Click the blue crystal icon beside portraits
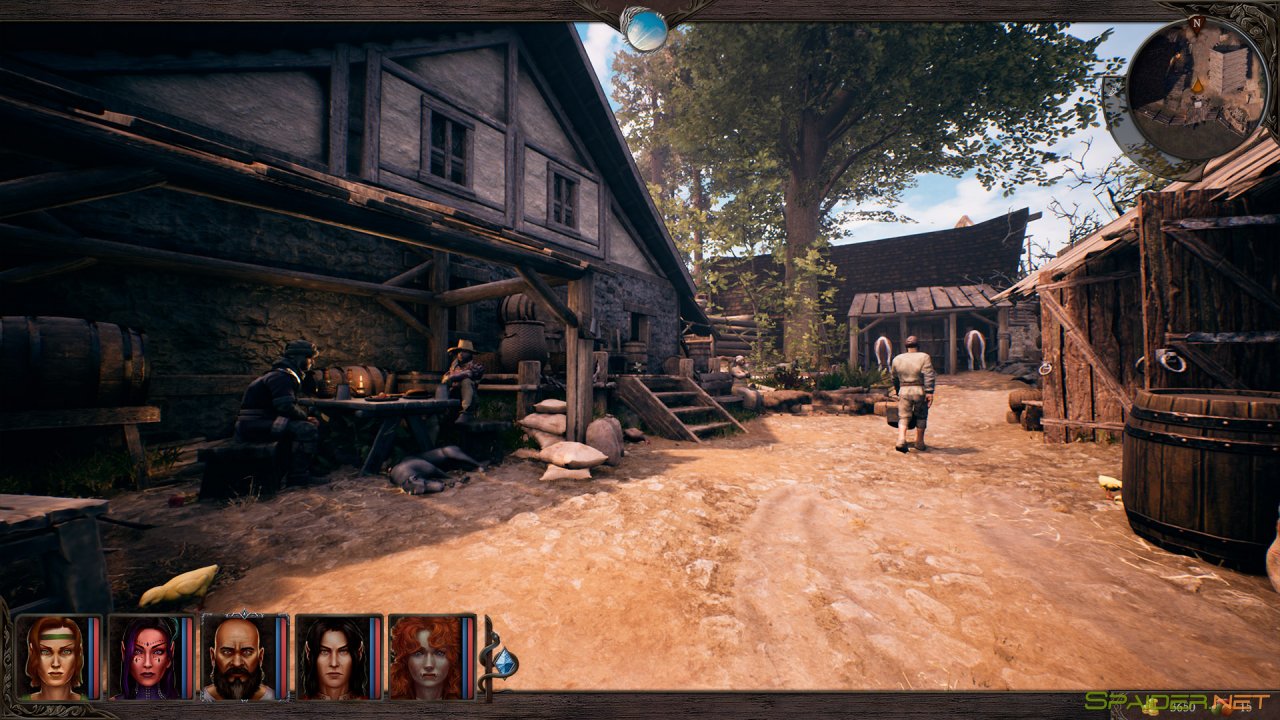The width and height of the screenshot is (1280, 720). (506, 662)
